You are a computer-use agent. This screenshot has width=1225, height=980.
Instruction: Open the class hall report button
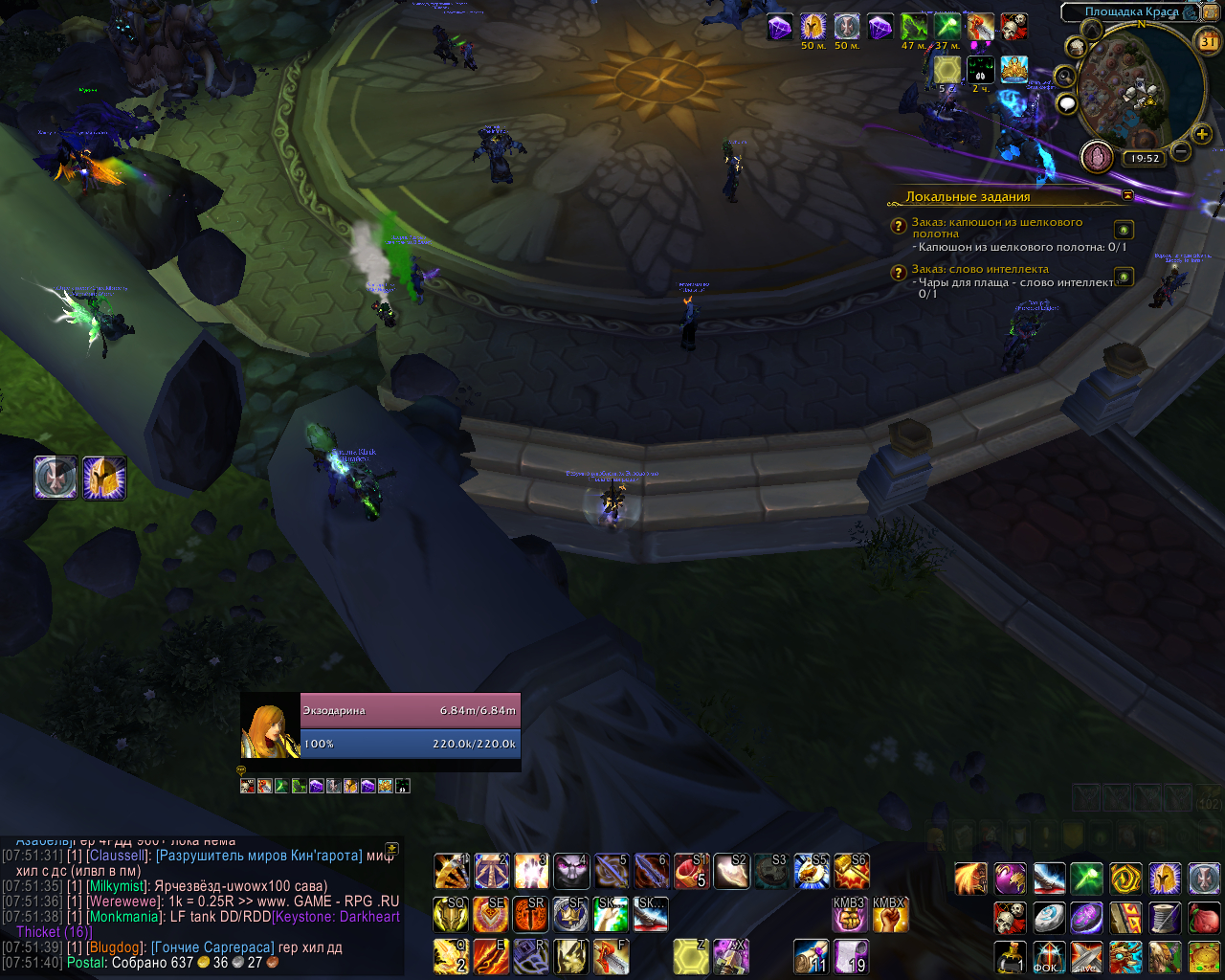click(x=1097, y=156)
